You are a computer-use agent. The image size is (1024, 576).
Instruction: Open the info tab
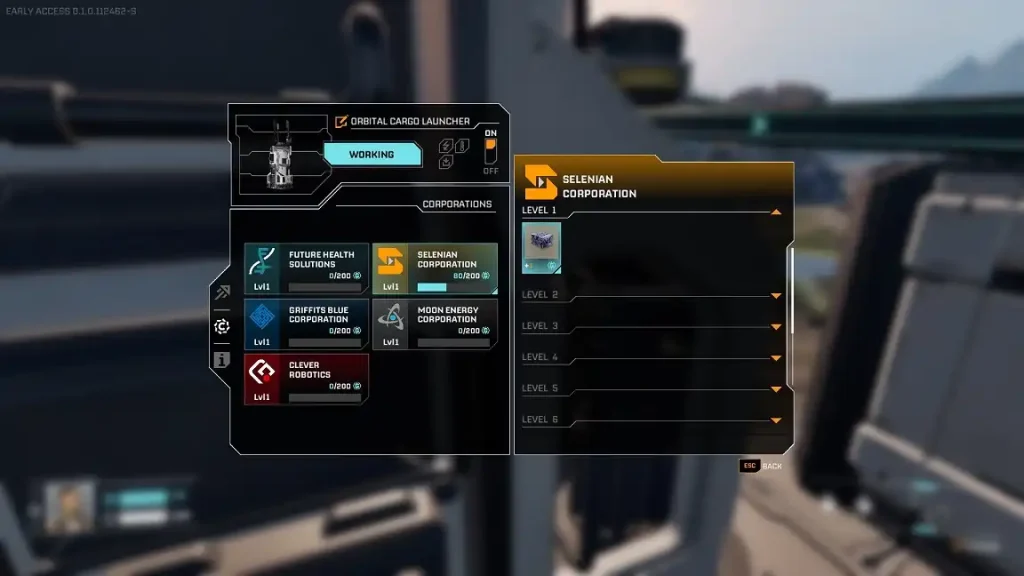coord(222,360)
